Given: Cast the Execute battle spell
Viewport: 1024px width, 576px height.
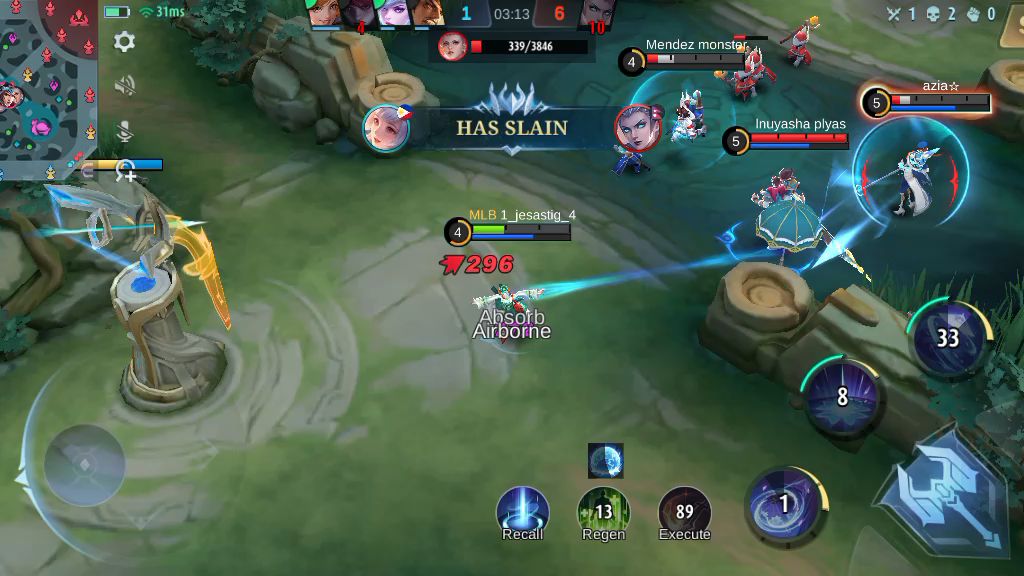Looking at the screenshot, I should point(684,511).
